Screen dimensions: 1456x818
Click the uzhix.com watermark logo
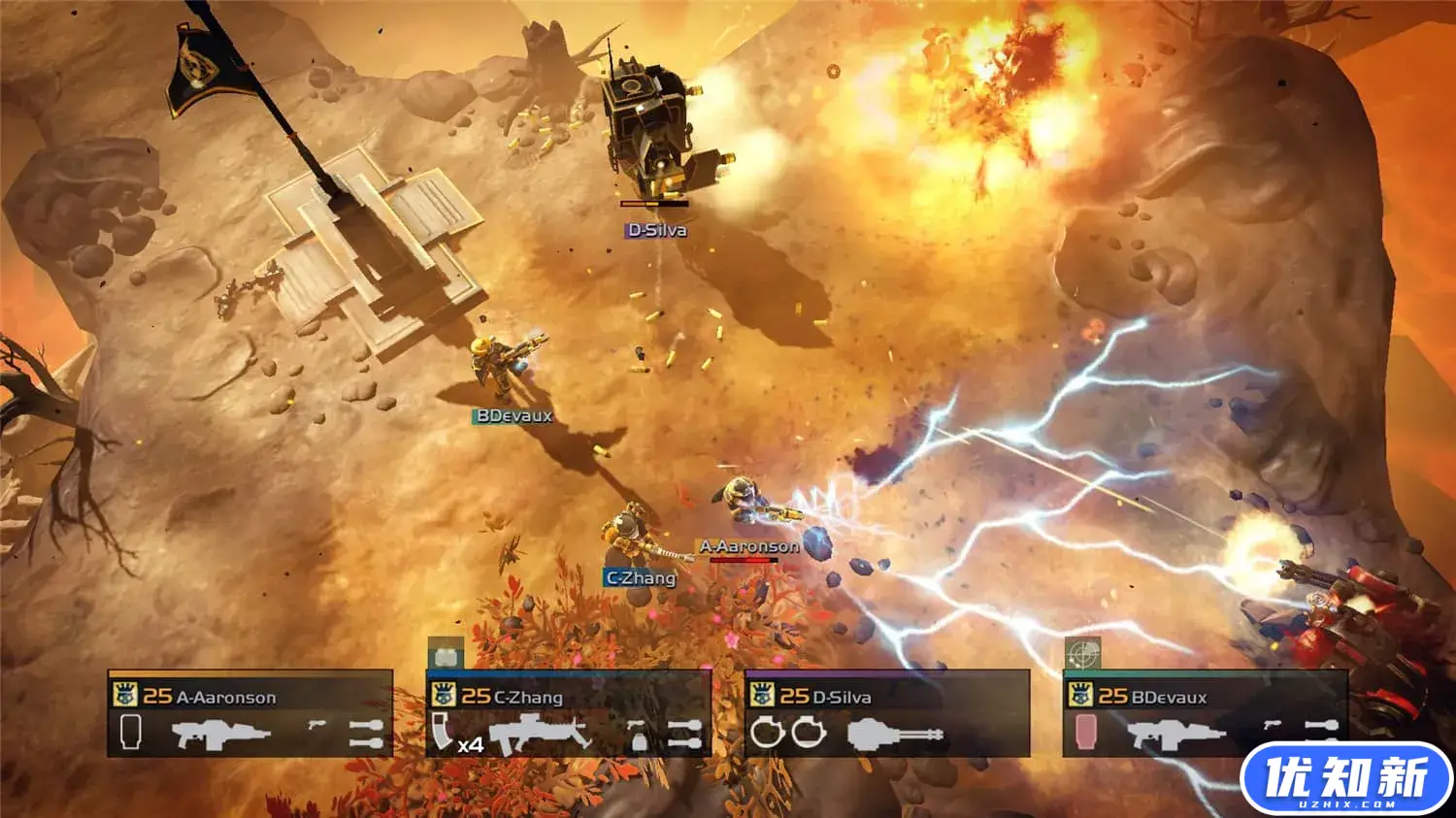point(1345,779)
